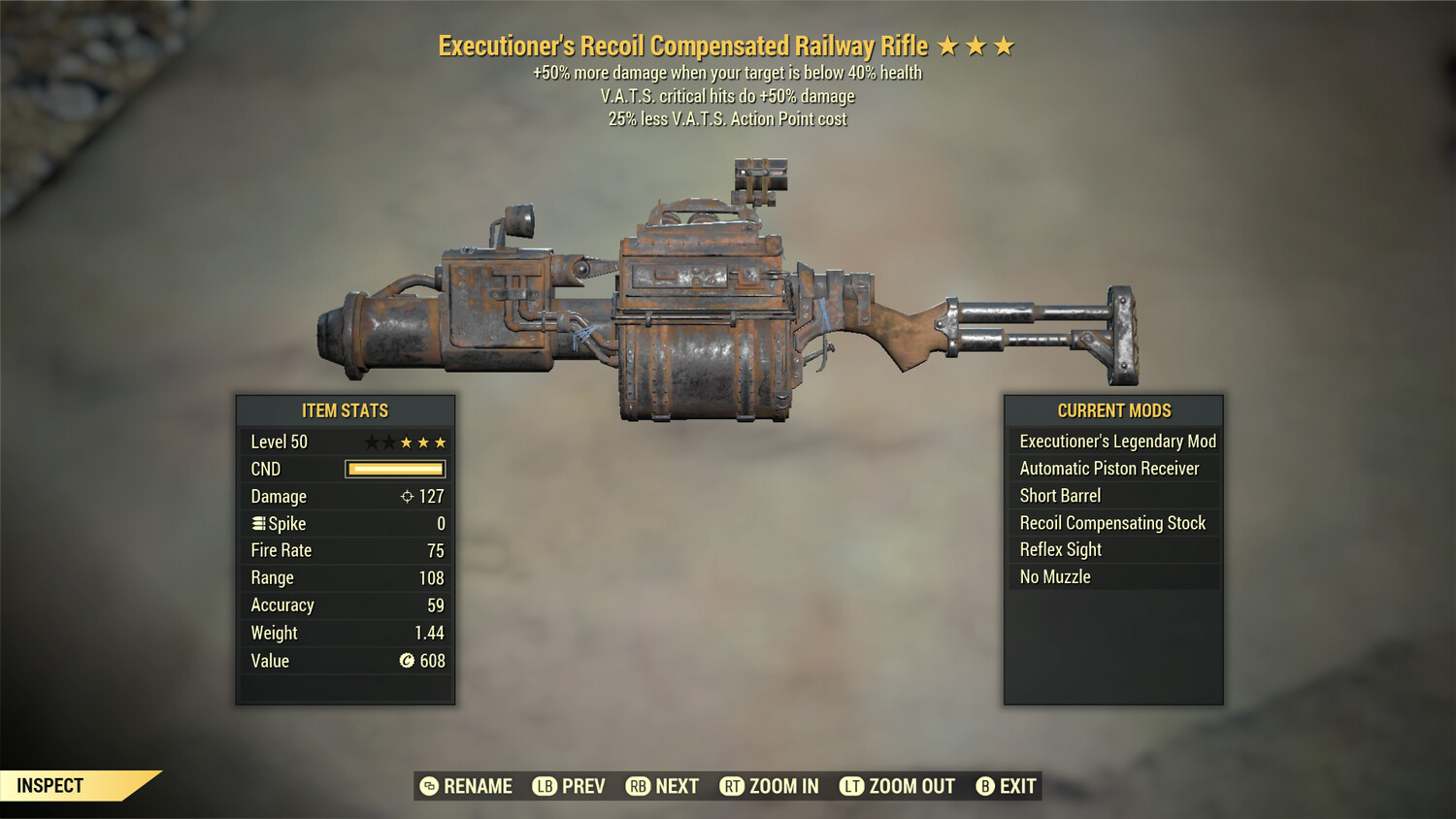
Task: Click the LB Prev button prompt icon
Action: coord(544,786)
